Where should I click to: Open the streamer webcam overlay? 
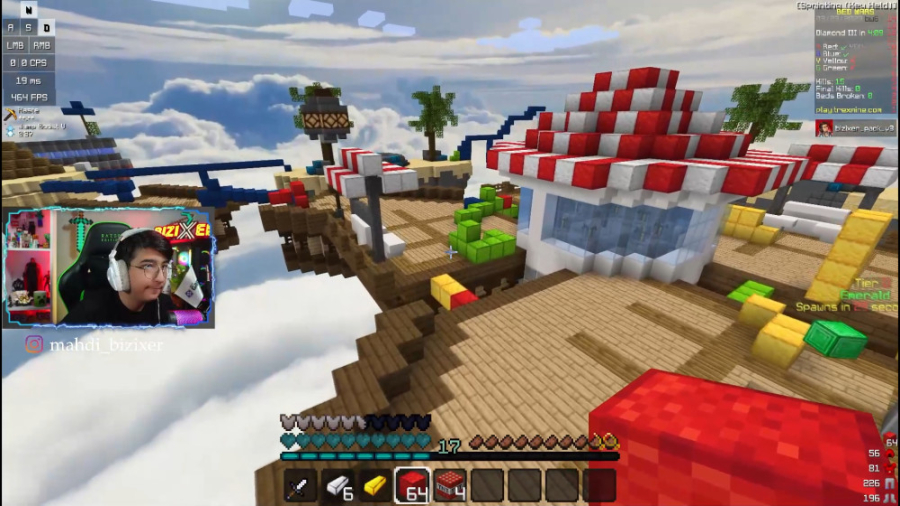pos(108,268)
